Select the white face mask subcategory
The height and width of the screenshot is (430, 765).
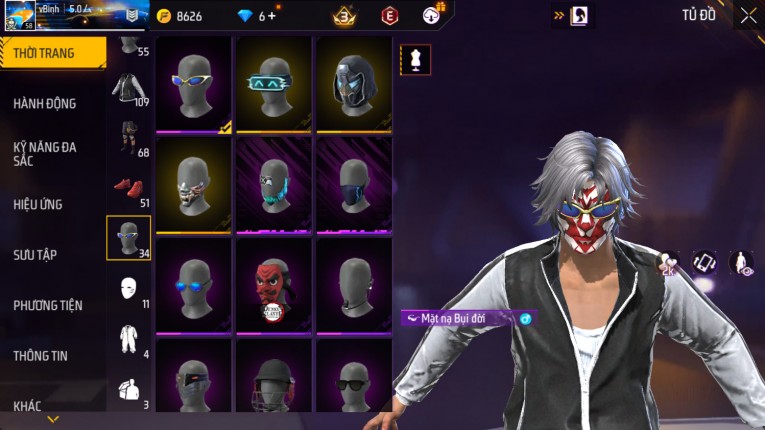tap(128, 289)
